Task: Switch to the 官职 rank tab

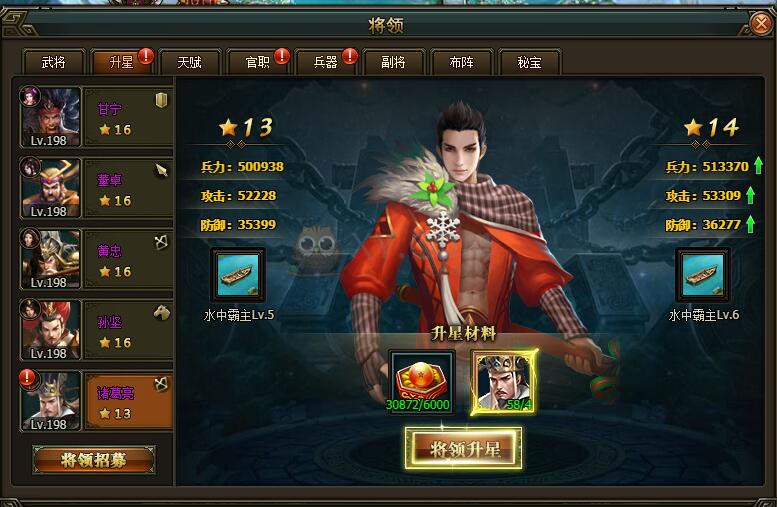Action: pyautogui.click(x=257, y=62)
